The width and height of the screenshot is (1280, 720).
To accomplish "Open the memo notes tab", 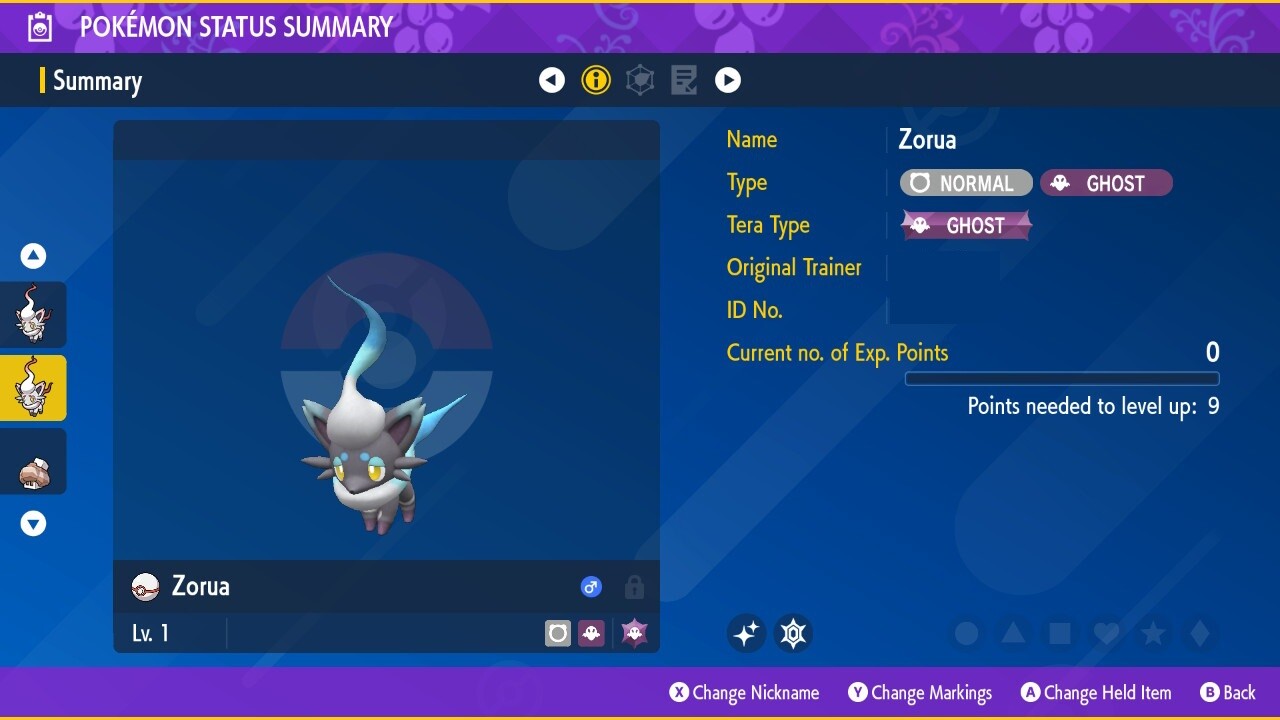I will [684, 80].
